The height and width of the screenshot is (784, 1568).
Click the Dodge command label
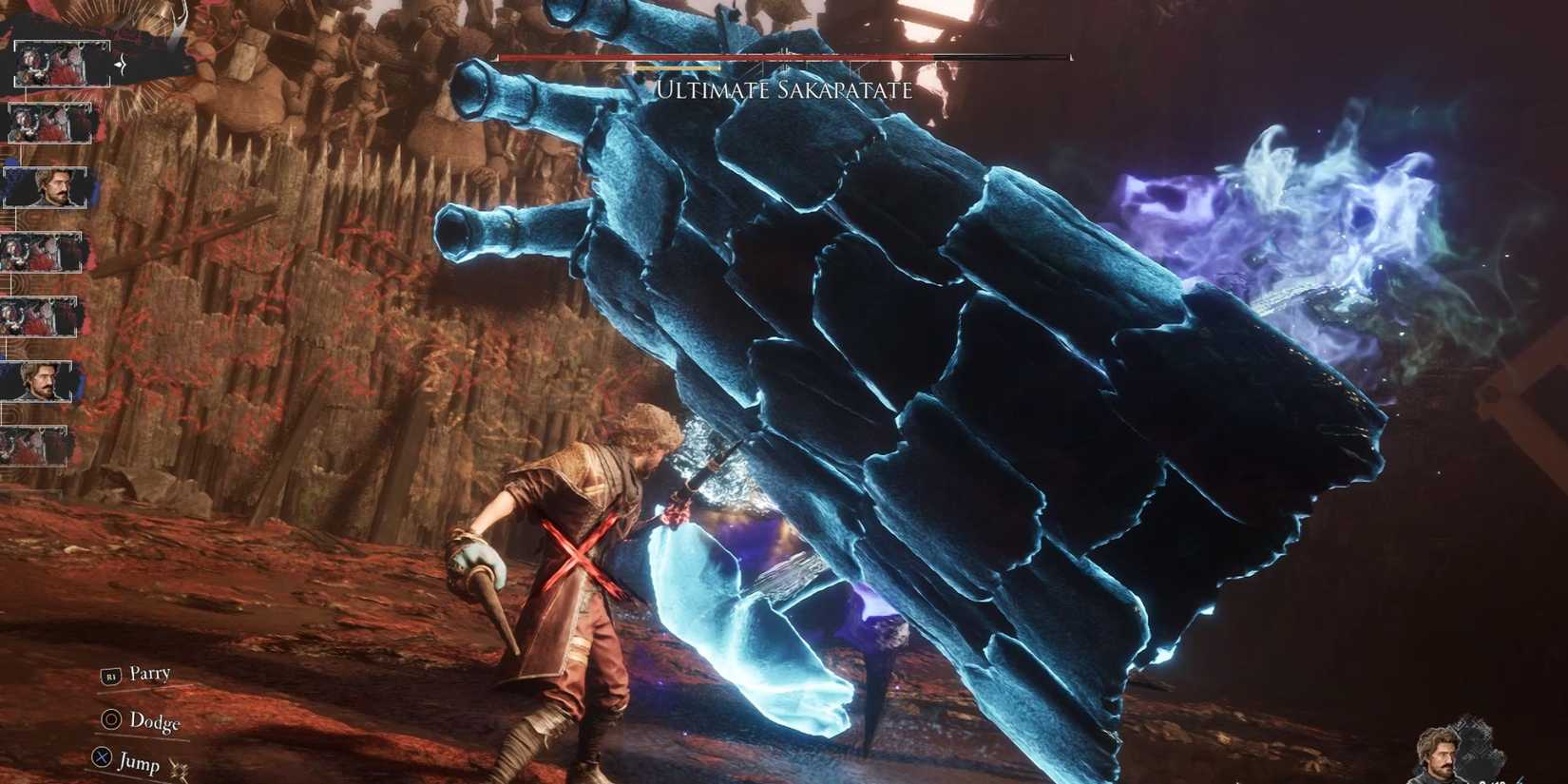coord(156,722)
